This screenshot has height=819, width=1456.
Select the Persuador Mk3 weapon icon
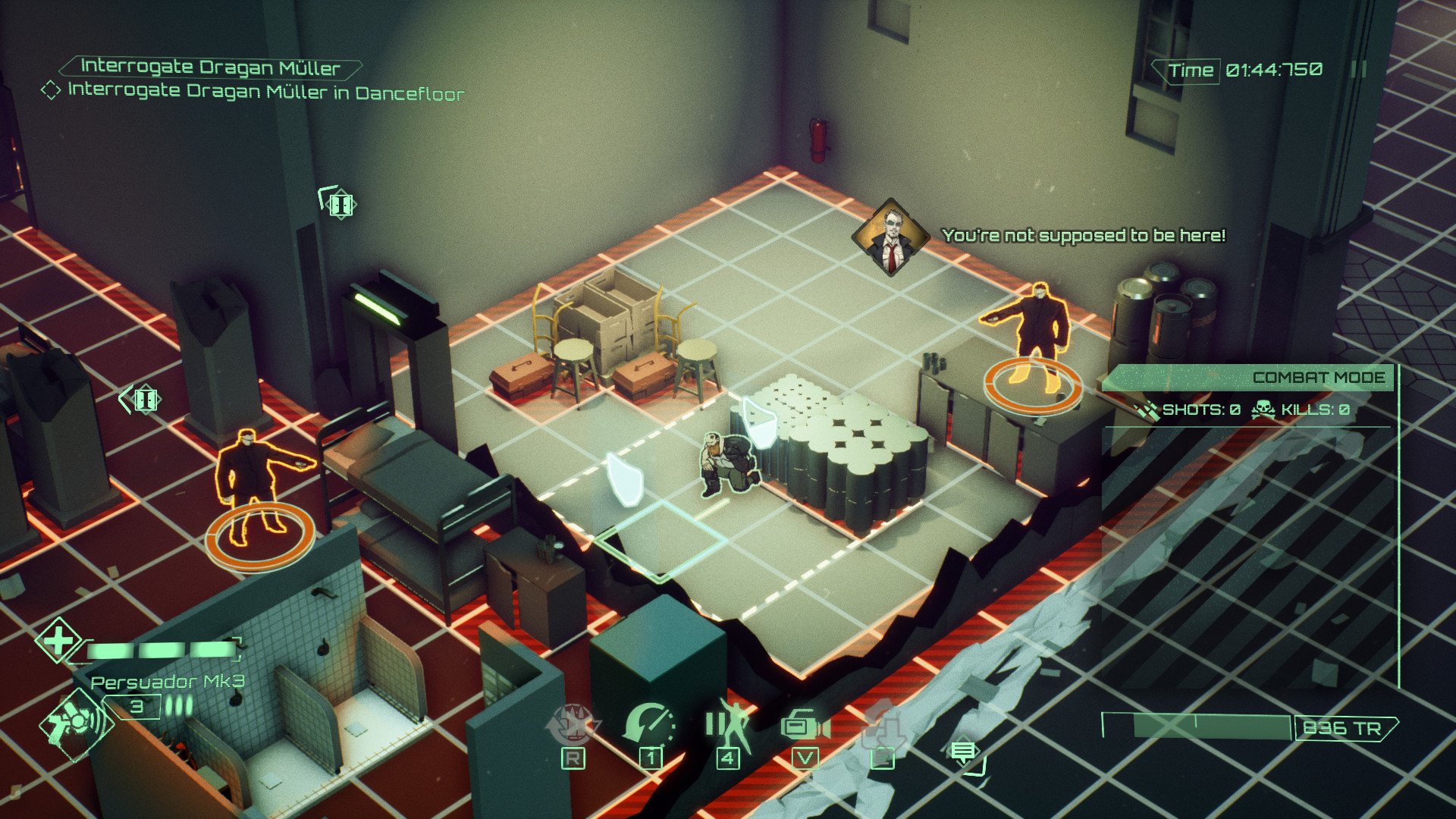(76, 723)
